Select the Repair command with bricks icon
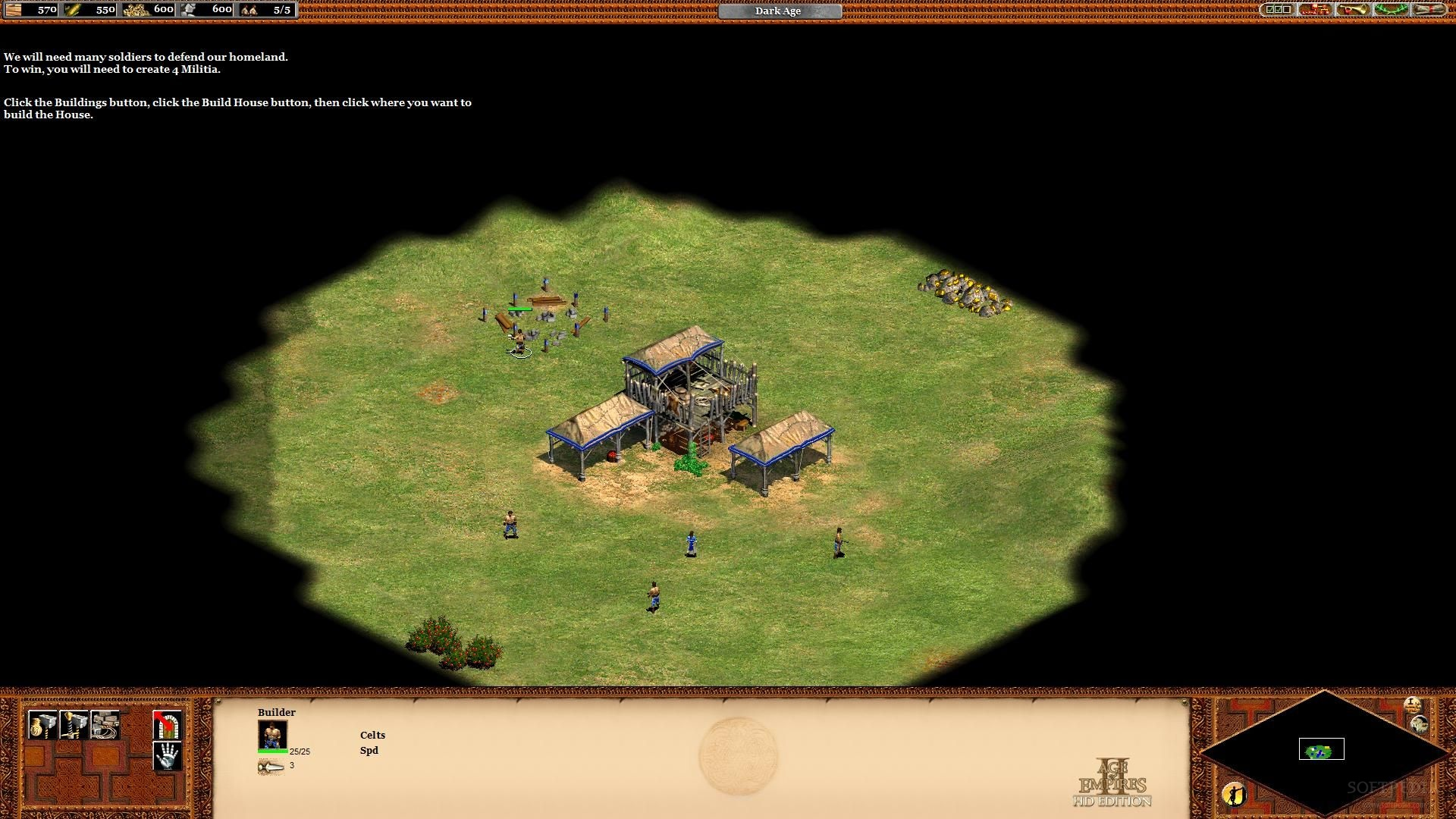 tap(105, 725)
